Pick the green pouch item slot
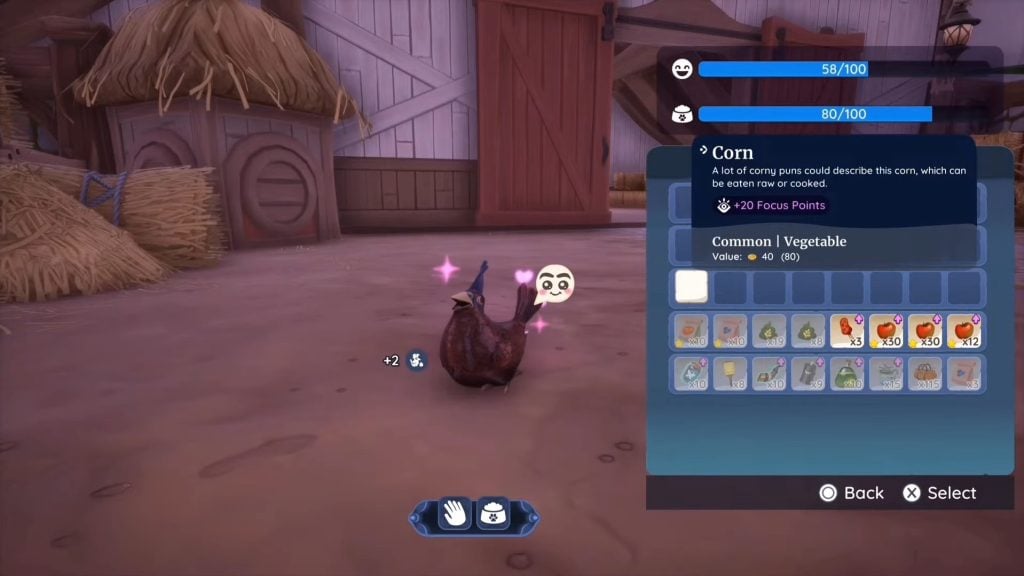 coord(847,374)
